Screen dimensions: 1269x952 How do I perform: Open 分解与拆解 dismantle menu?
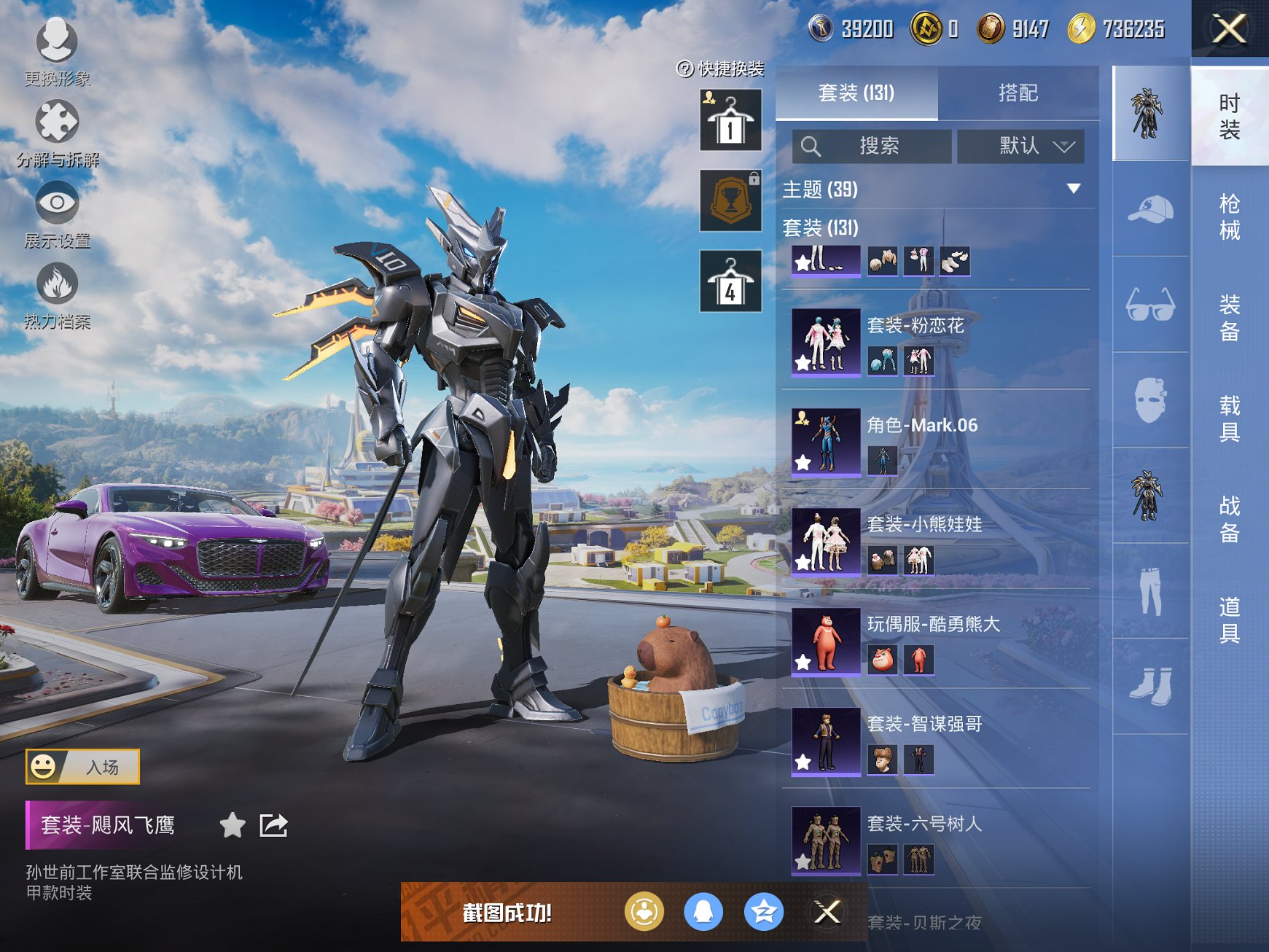57,133
